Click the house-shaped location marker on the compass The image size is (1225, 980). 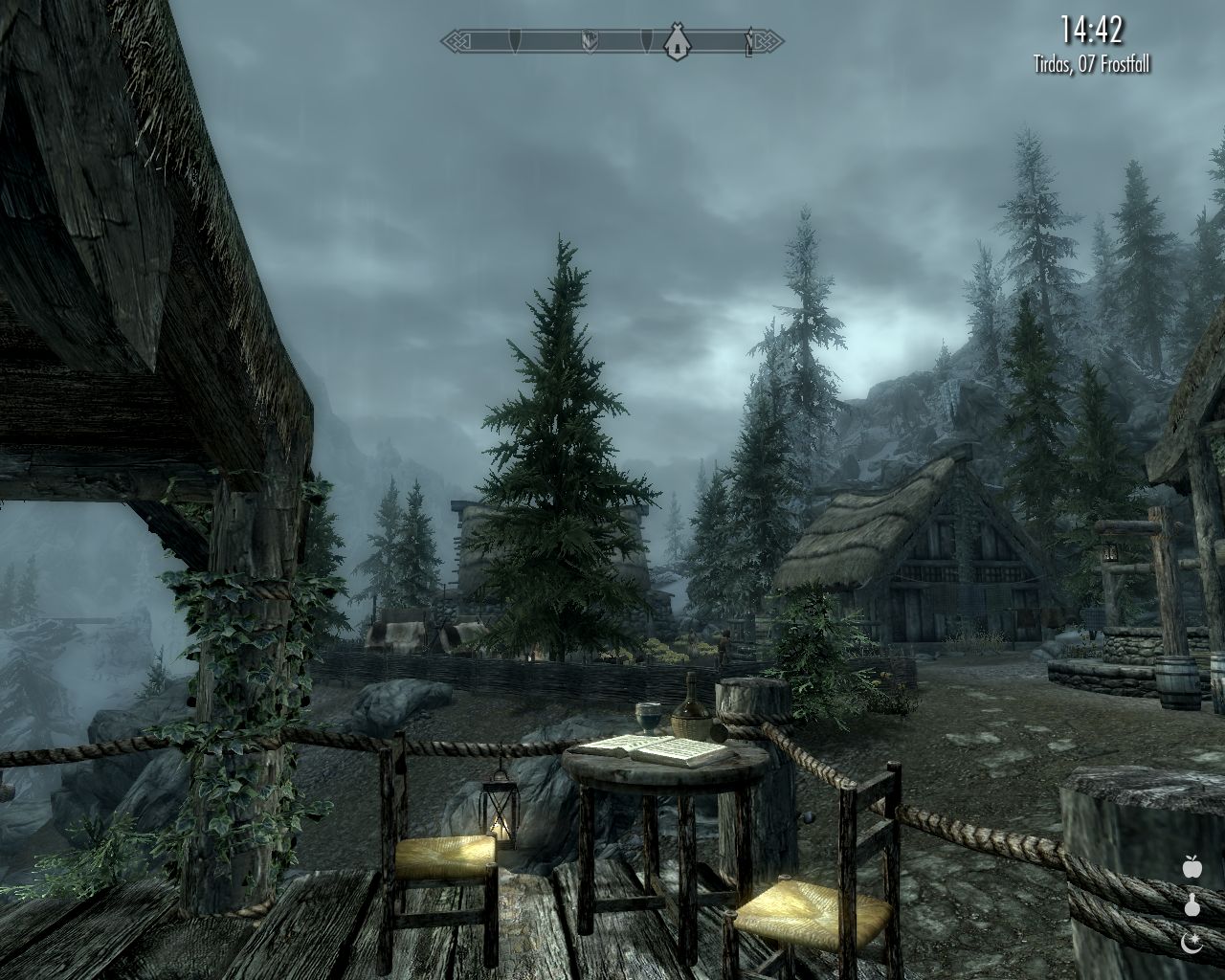(678, 41)
